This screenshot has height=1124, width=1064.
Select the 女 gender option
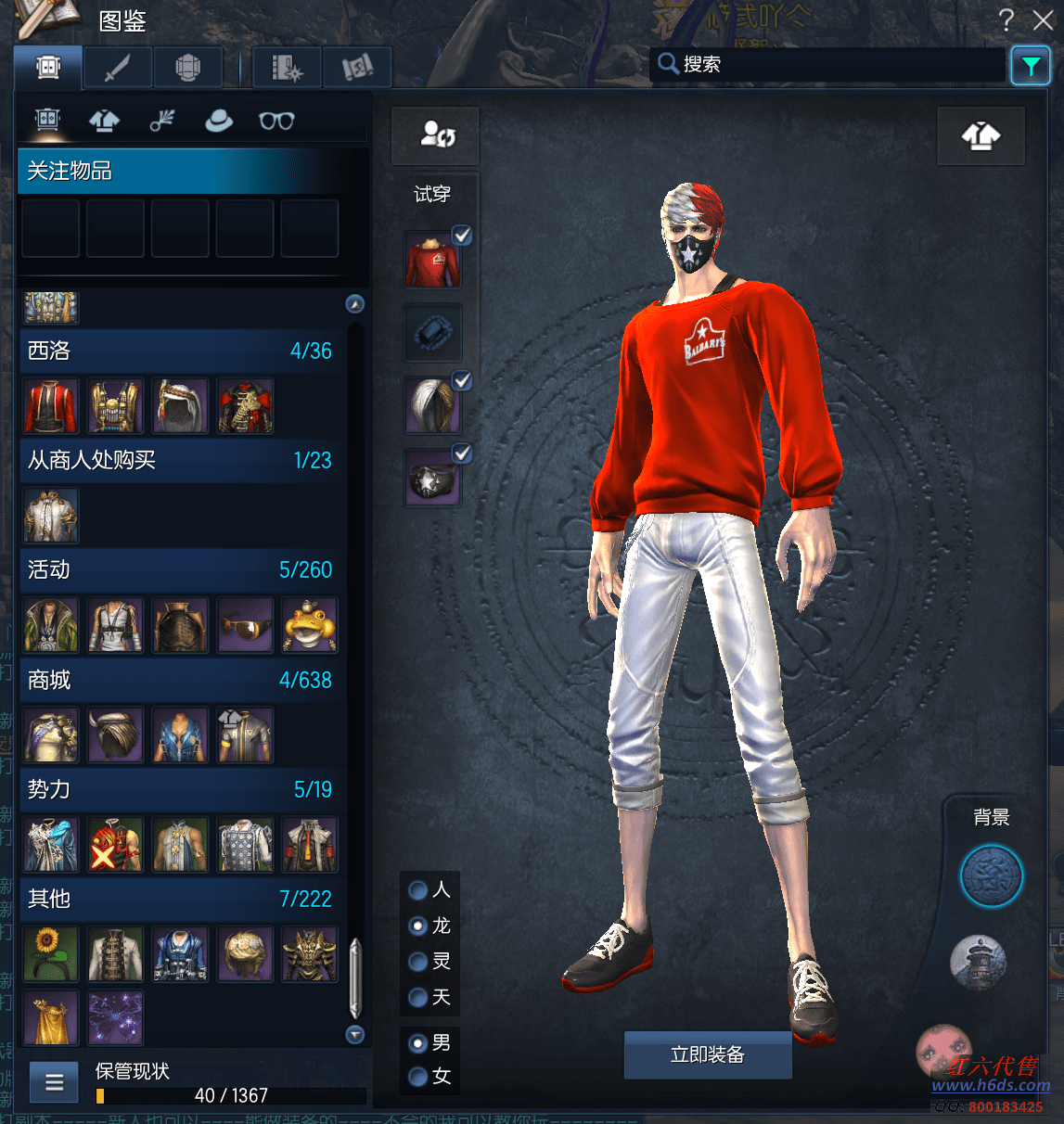click(x=418, y=1076)
